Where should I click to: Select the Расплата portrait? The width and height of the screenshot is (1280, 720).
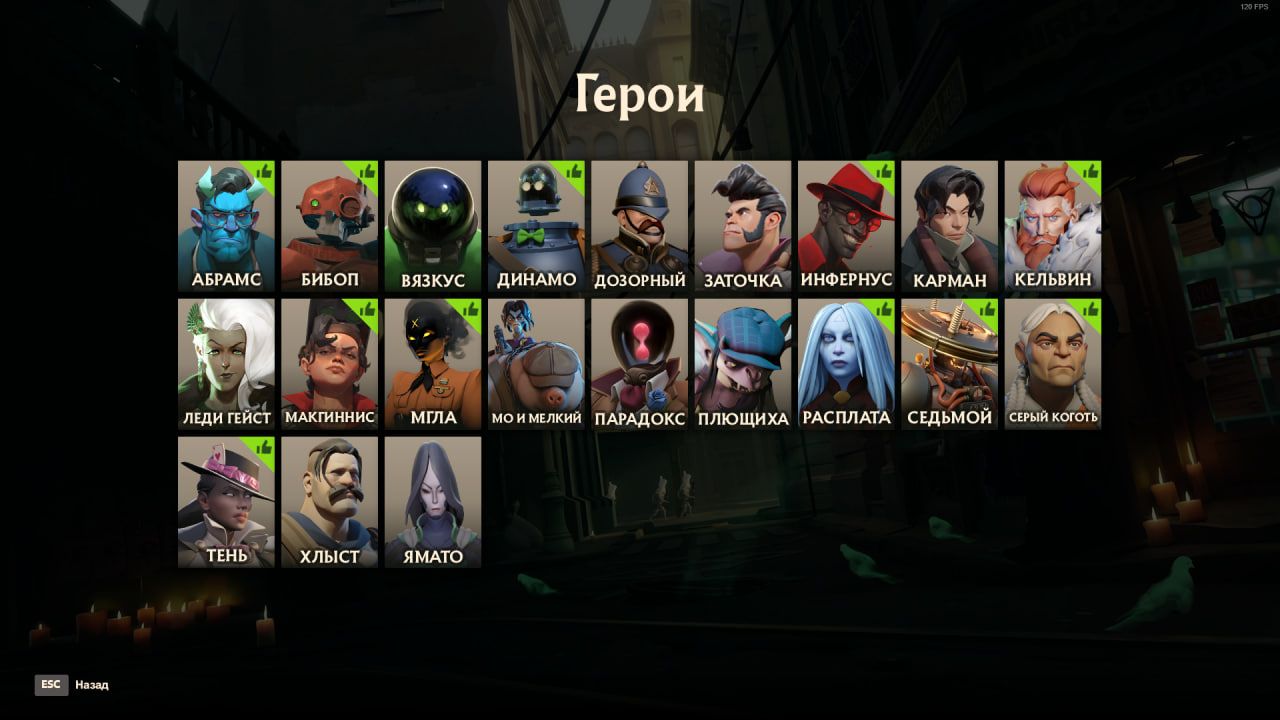pyautogui.click(x=846, y=364)
